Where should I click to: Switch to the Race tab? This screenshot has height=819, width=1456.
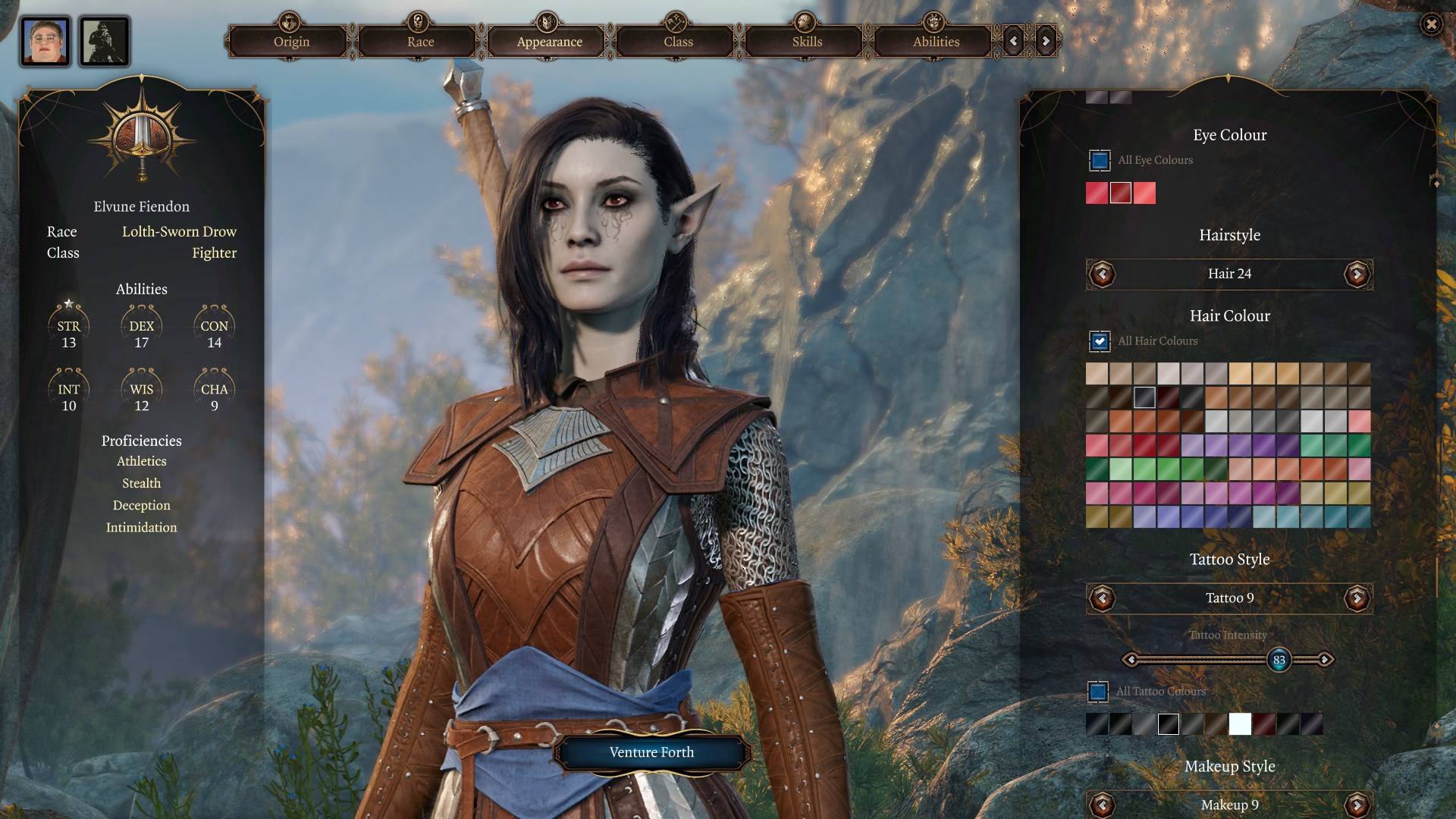click(x=420, y=42)
